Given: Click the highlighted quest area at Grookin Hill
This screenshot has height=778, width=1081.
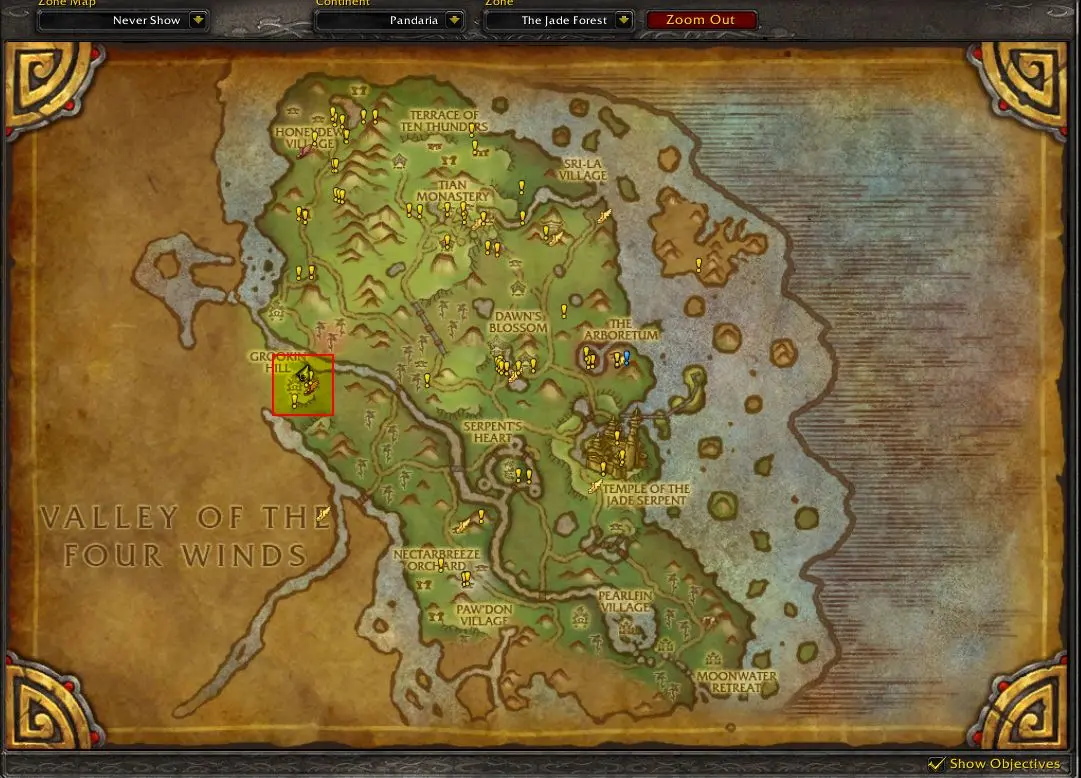Looking at the screenshot, I should coord(303,384).
